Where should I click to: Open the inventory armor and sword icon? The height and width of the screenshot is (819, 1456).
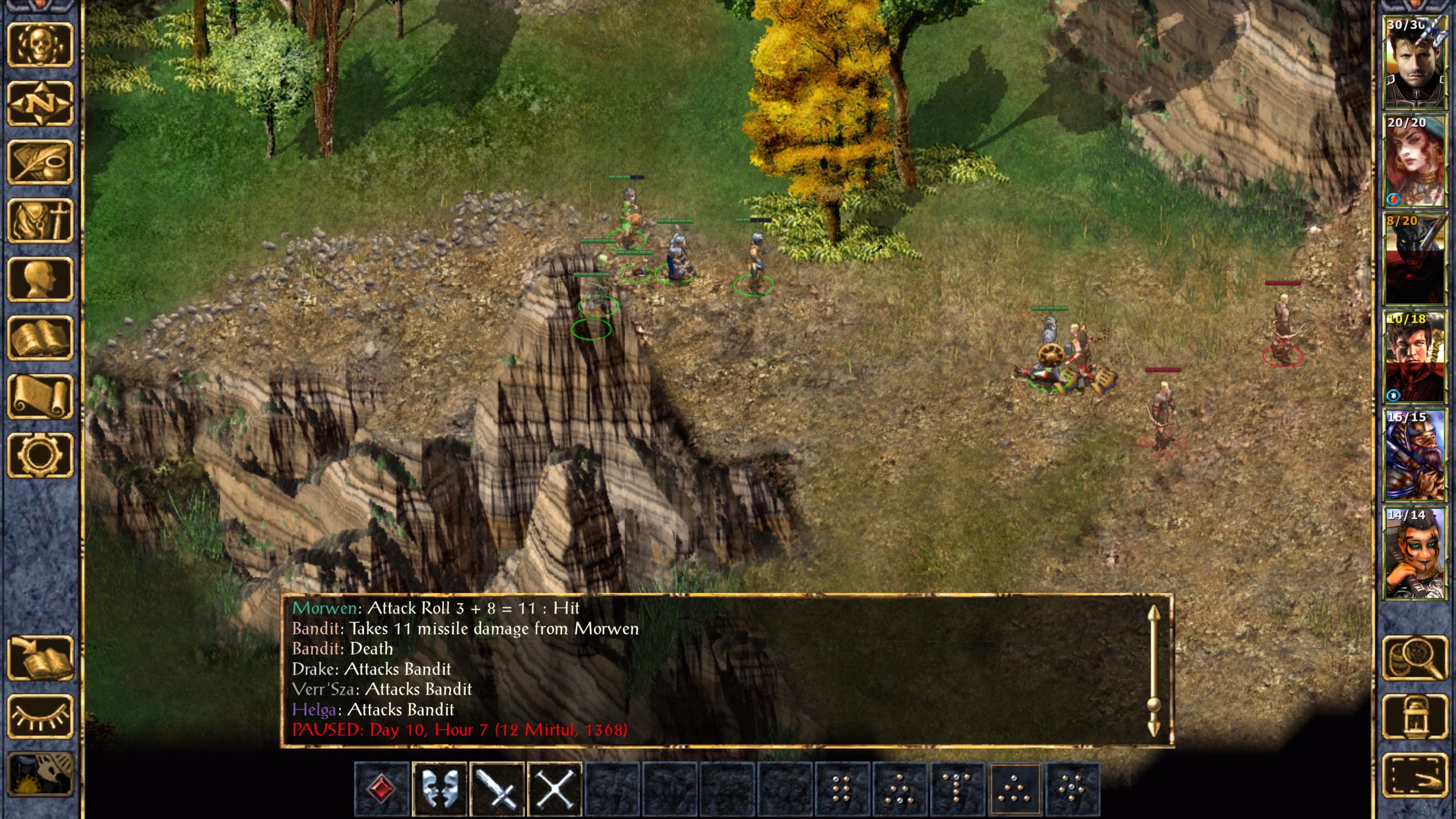click(40, 221)
